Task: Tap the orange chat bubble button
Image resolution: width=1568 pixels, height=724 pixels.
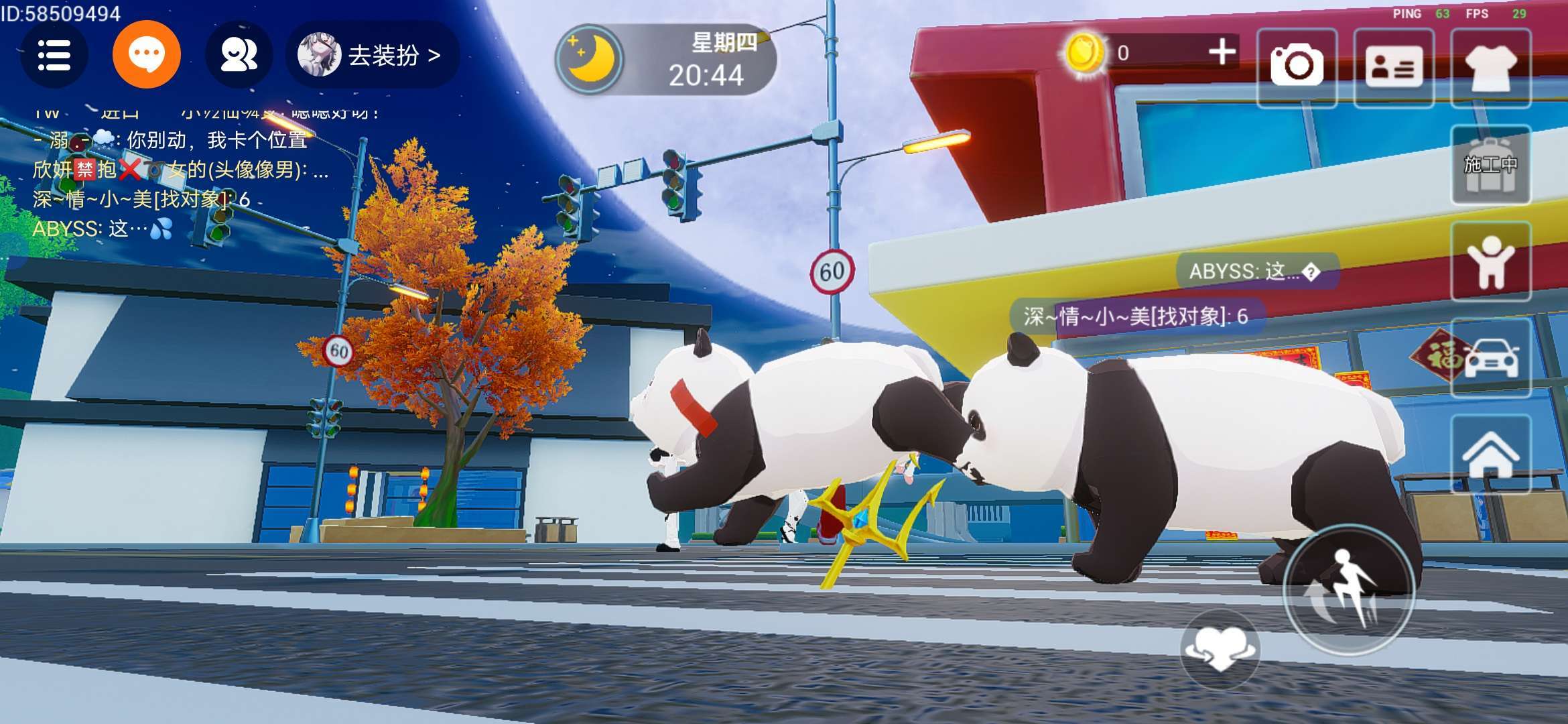Action: pos(146,55)
